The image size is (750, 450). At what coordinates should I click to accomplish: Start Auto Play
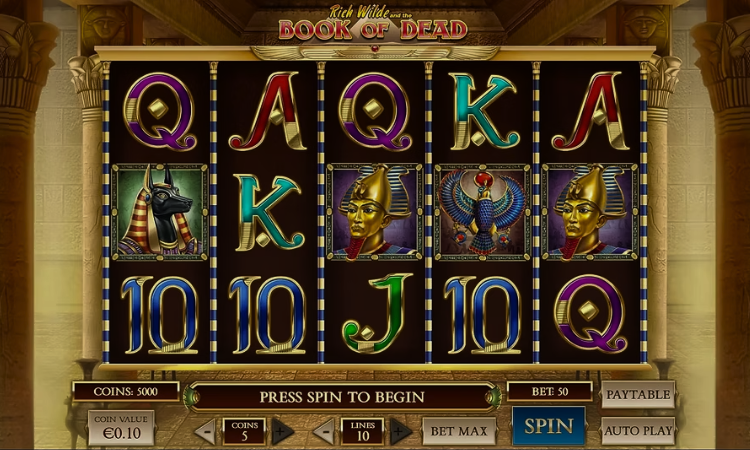(638, 431)
